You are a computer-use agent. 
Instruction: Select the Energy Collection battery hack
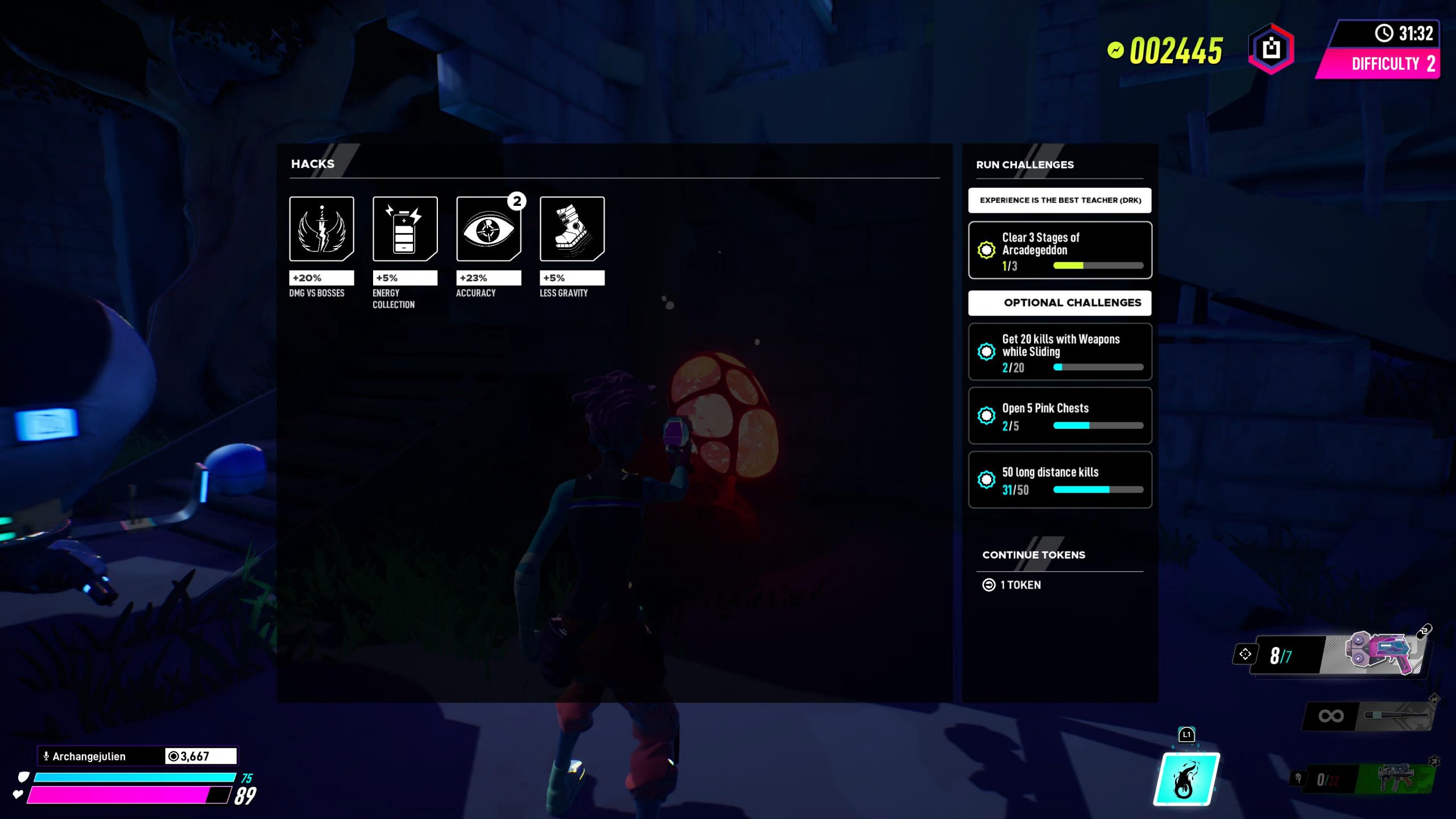click(x=404, y=229)
